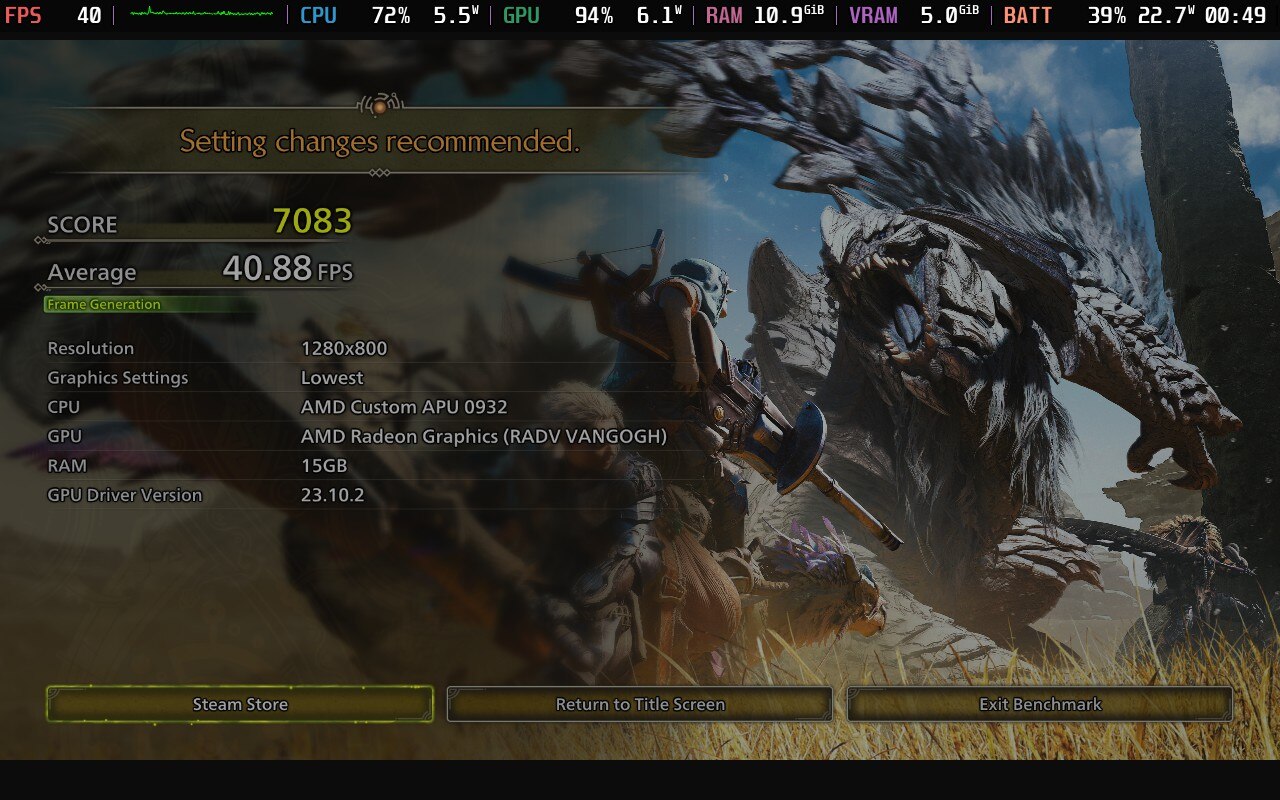Viewport: 1280px width, 800px height.
Task: Click the ornate emblem above the heading
Action: coord(379,105)
